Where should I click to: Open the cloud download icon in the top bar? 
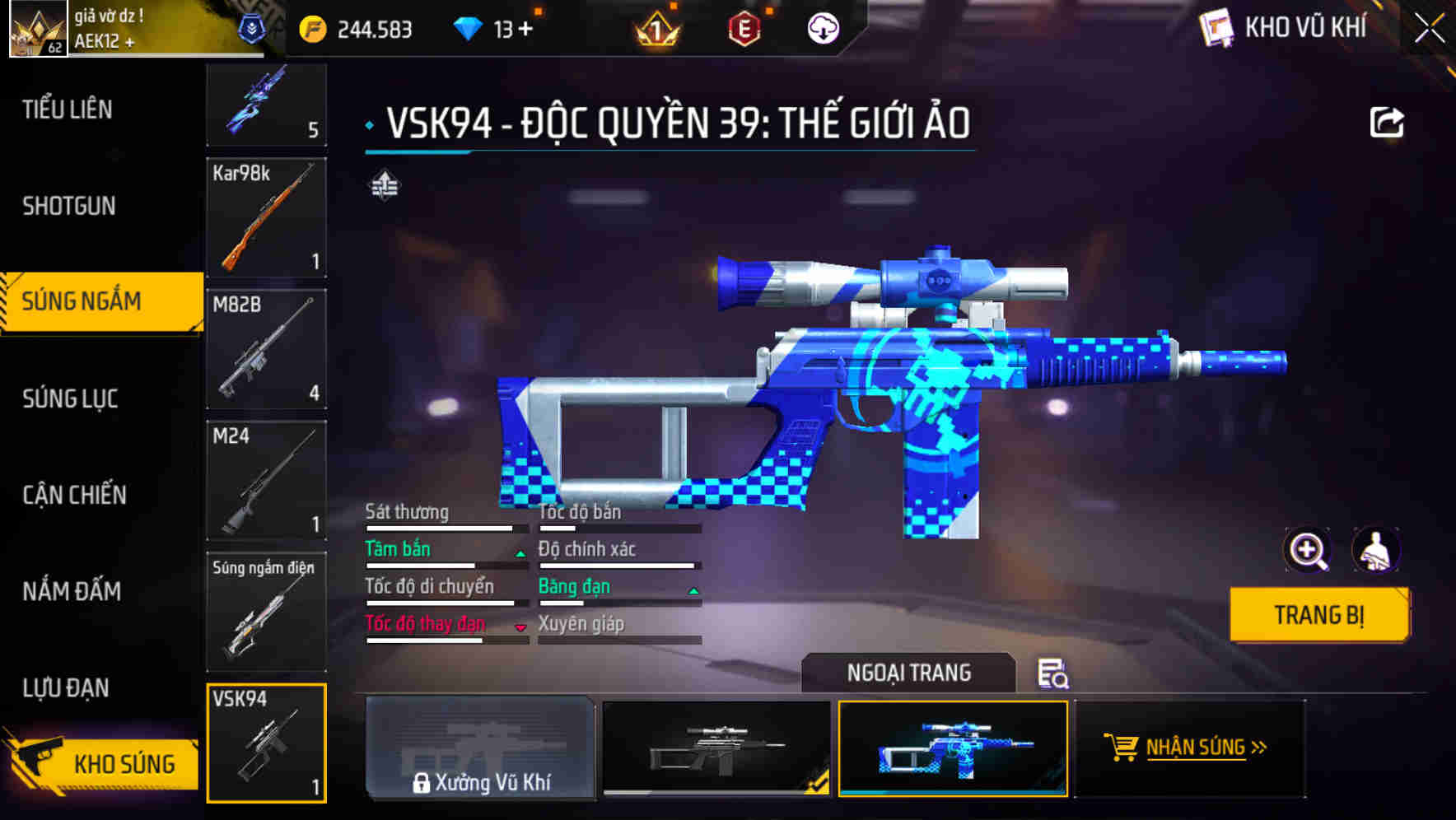click(x=824, y=27)
